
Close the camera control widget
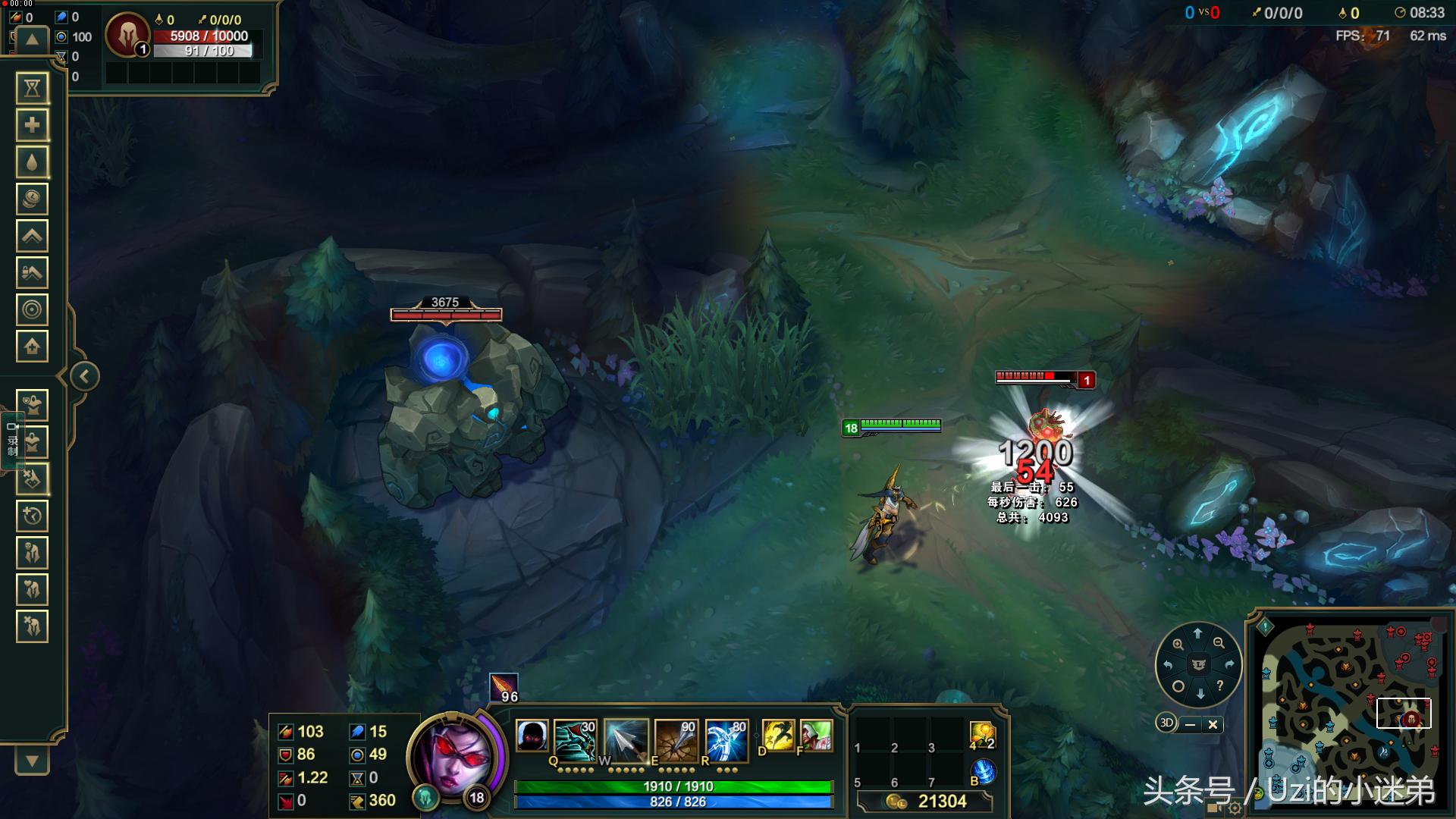[x=1213, y=724]
